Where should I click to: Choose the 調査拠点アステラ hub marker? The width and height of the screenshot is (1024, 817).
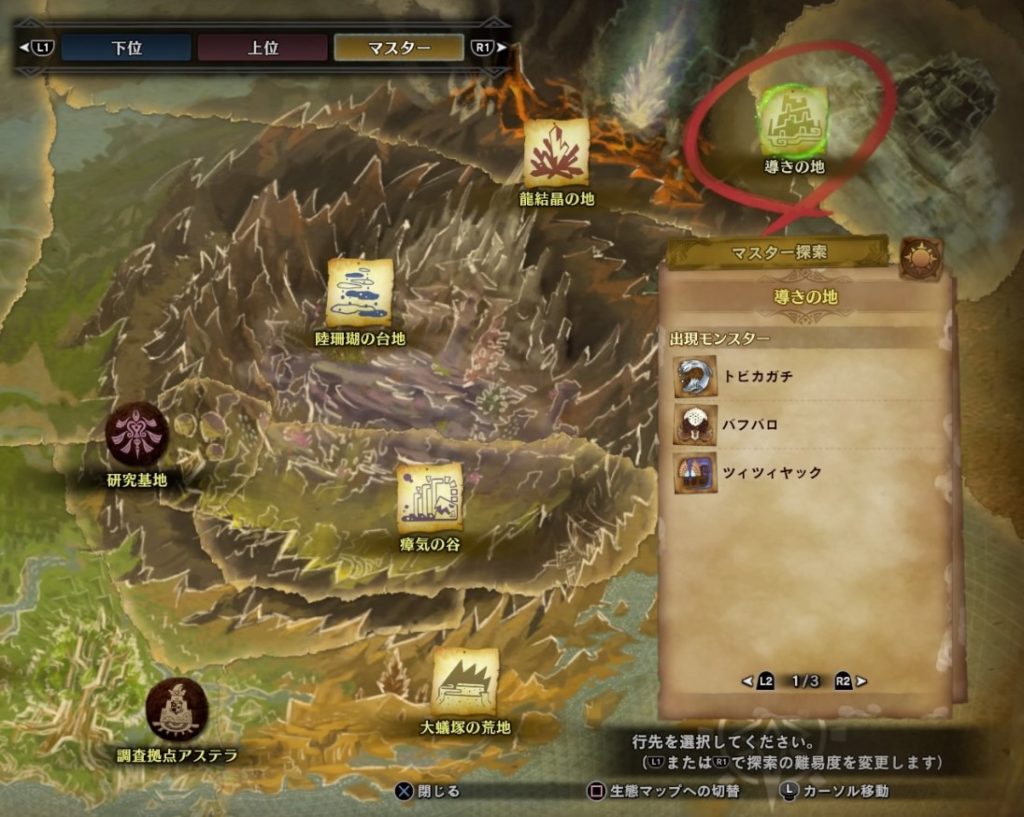(x=177, y=709)
